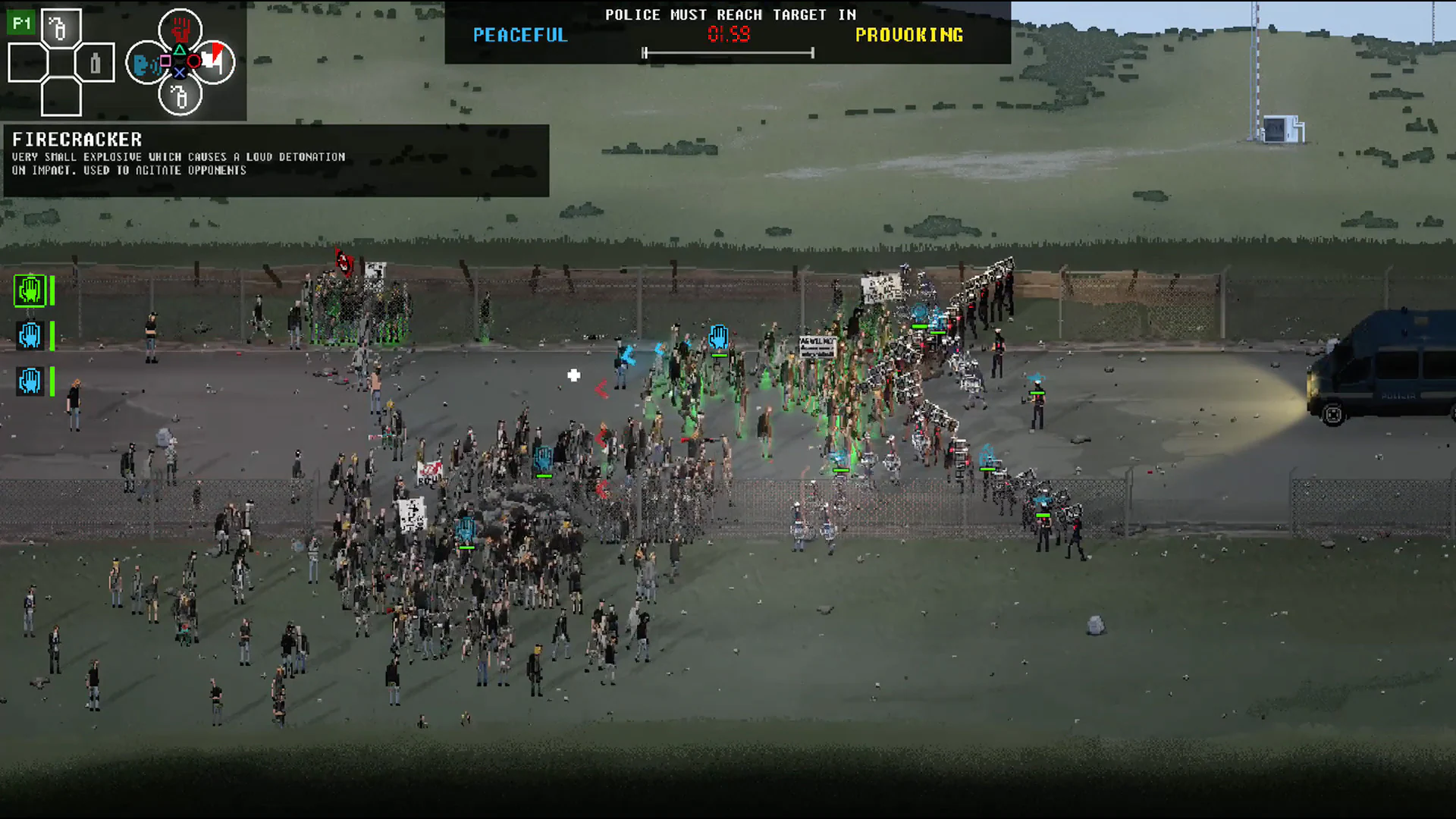Toggle selection of the third squad's blue hand

[x=29, y=381]
